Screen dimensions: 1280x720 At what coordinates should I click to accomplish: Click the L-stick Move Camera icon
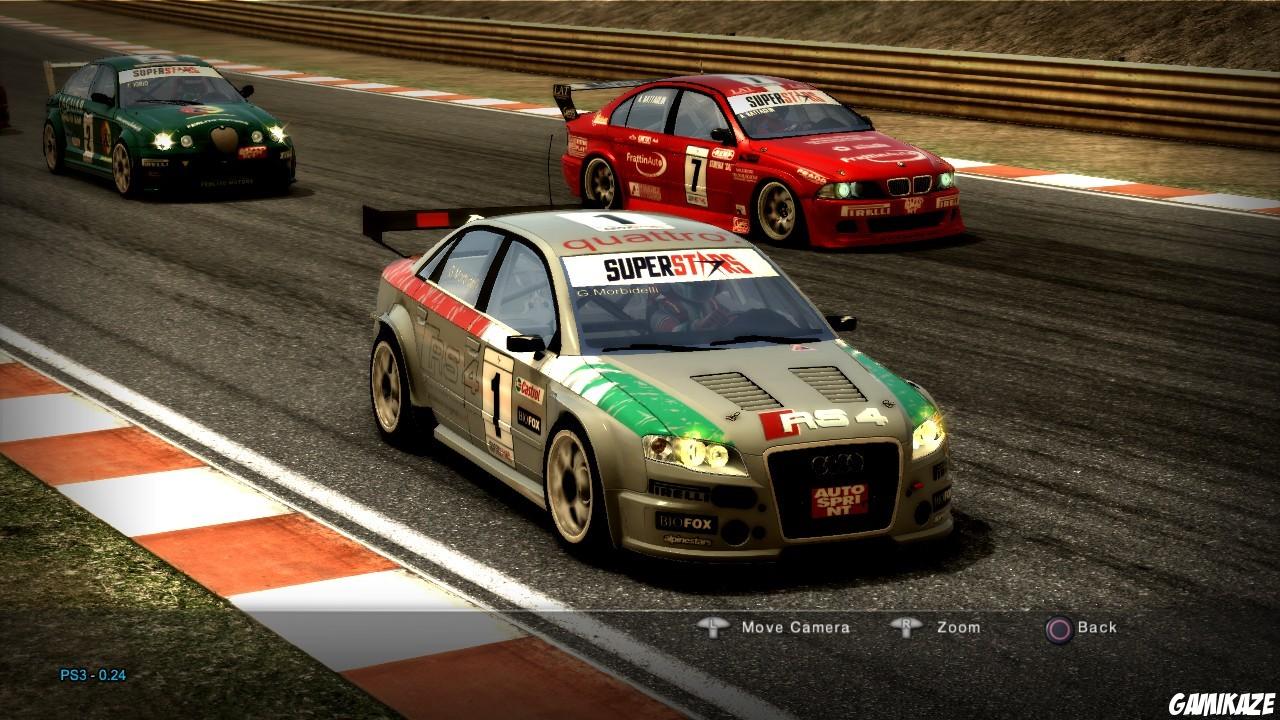point(712,627)
